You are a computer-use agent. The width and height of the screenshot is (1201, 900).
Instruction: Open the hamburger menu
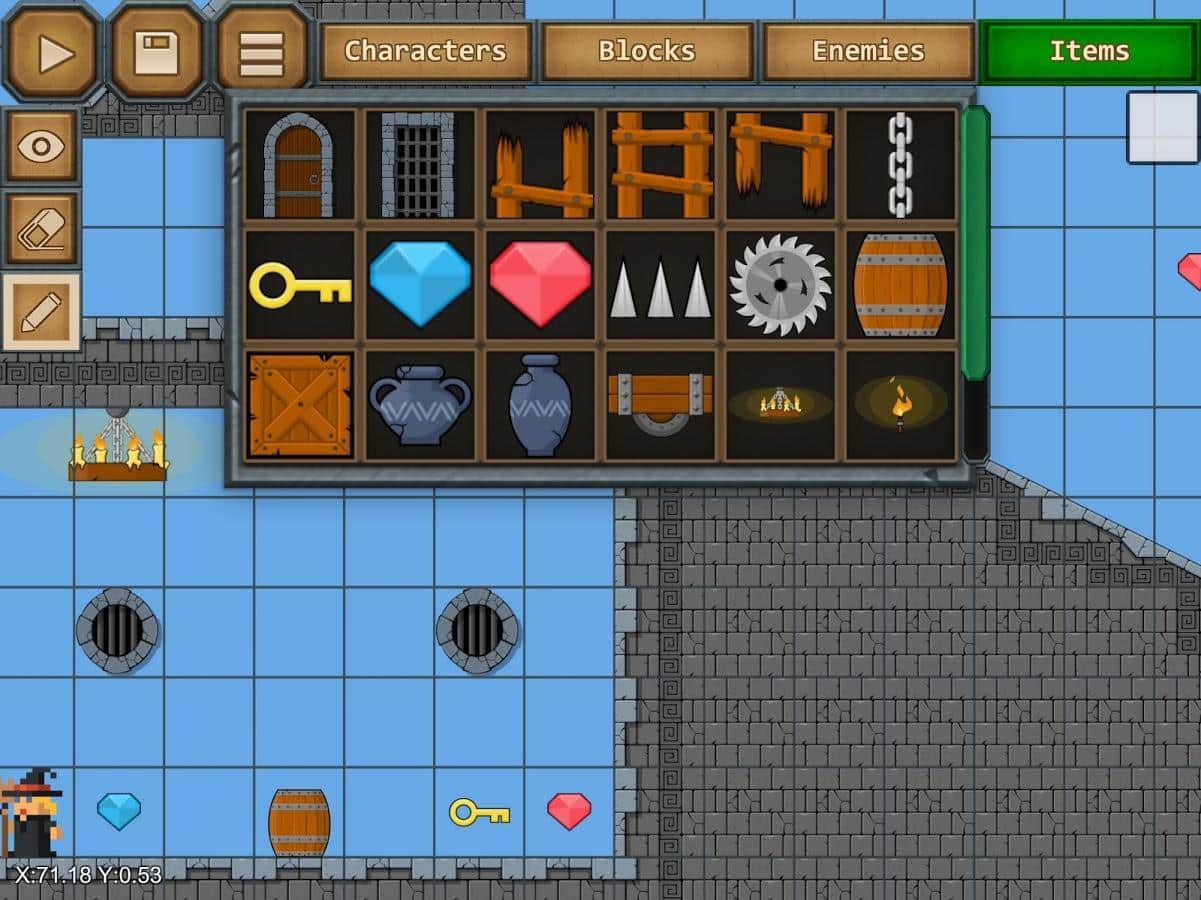(x=261, y=52)
